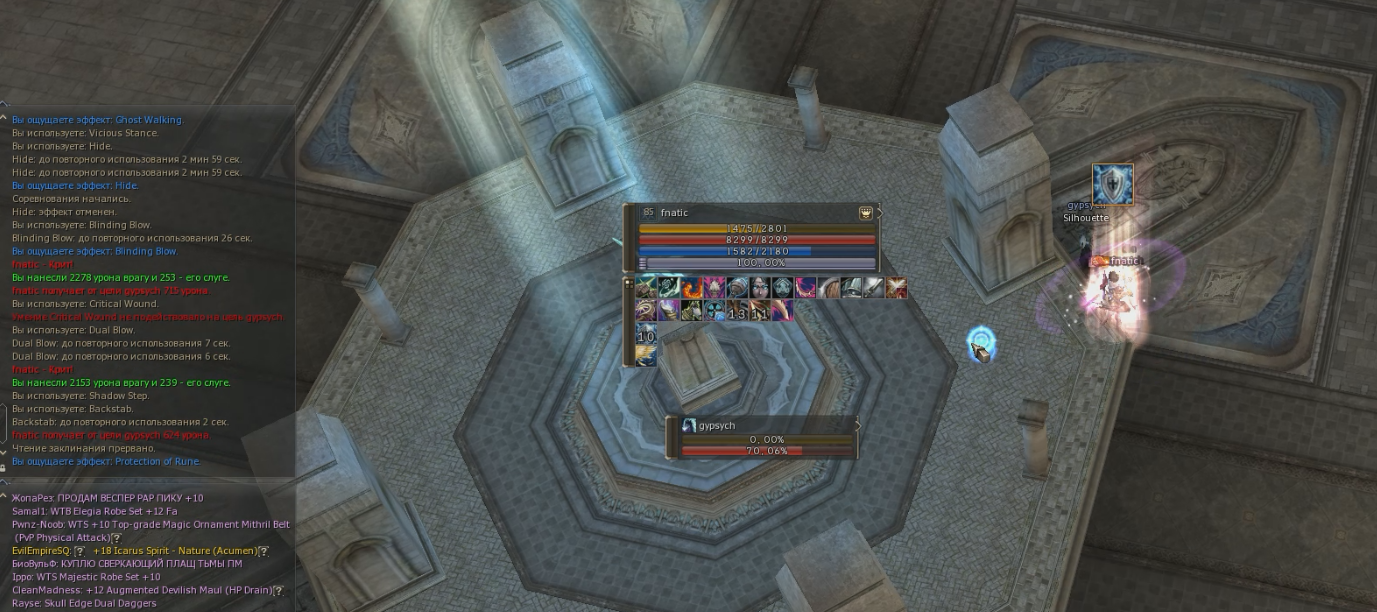Click the golden wings buff icon
Screen dimensions: 1377x612
(646, 355)
